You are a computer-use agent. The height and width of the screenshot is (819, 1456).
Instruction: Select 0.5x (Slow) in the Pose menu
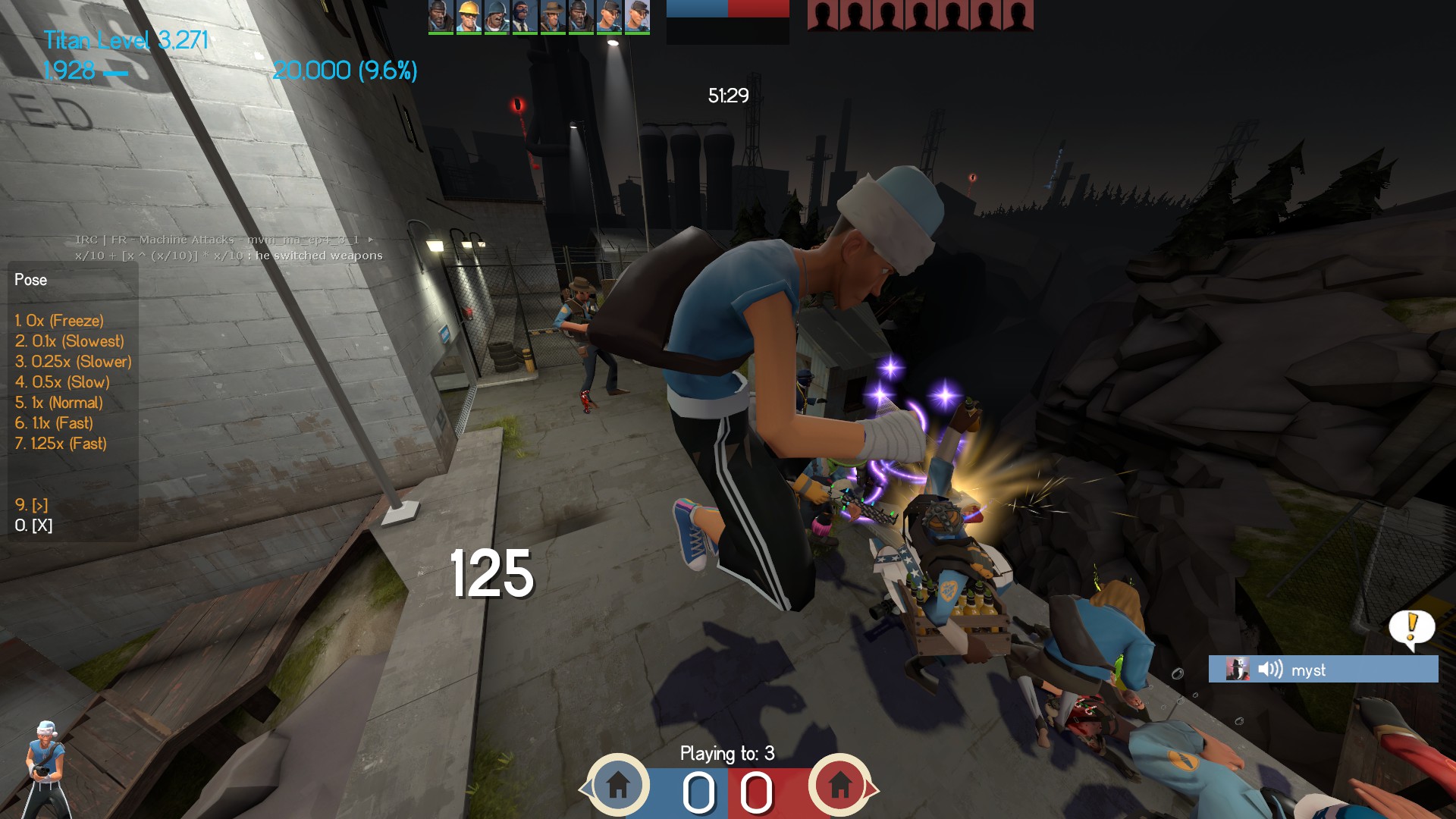coord(62,382)
